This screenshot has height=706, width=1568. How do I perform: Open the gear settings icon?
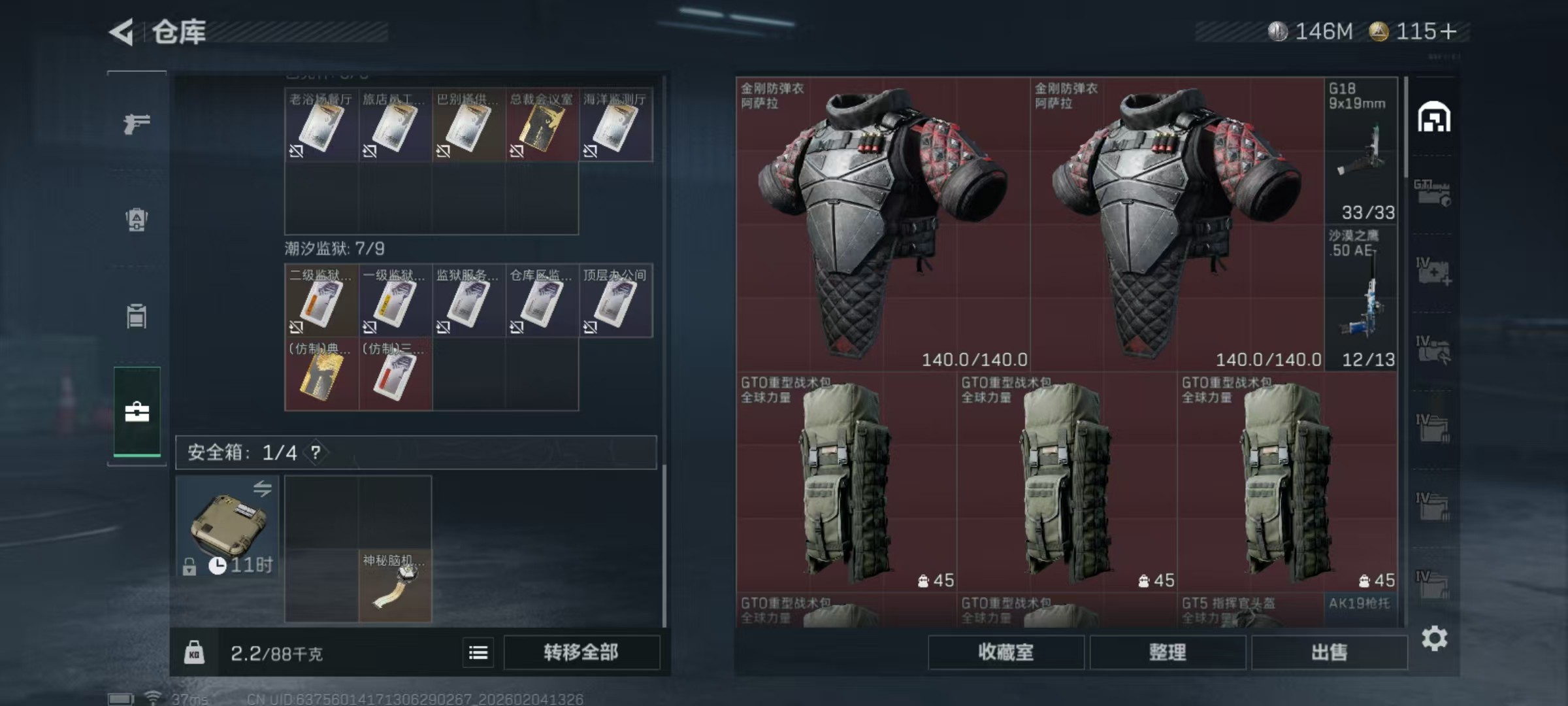1434,639
